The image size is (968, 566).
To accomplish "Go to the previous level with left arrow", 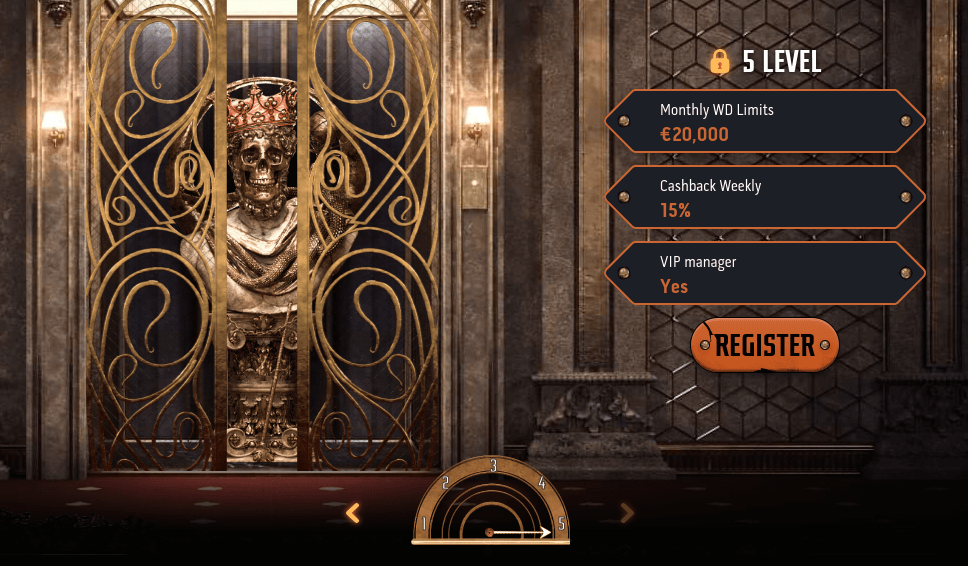I will (352, 513).
